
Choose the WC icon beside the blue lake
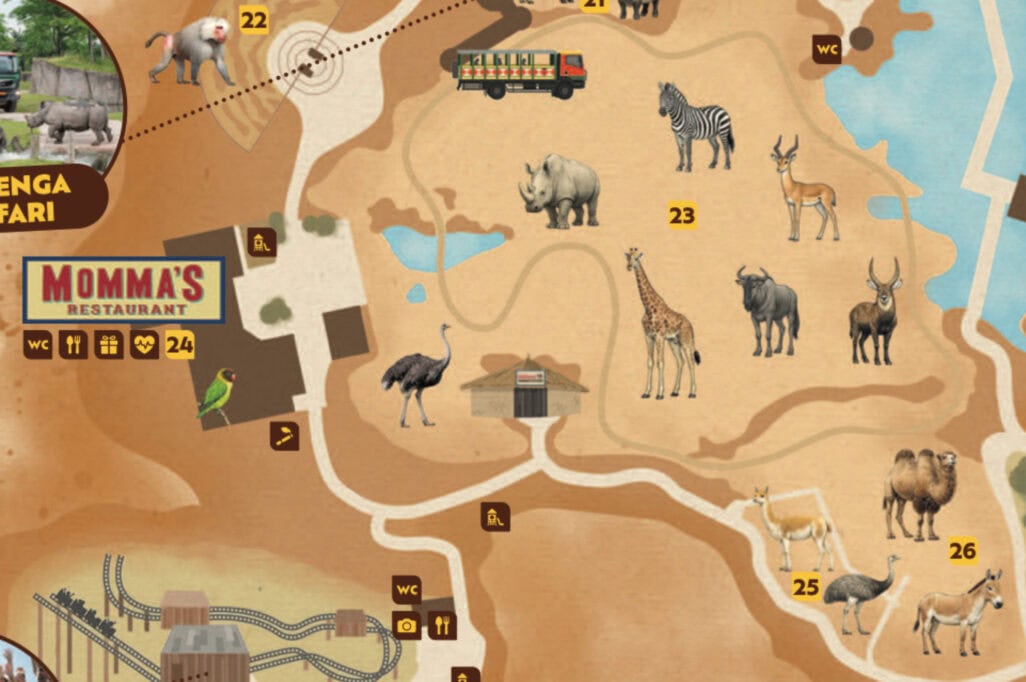(826, 49)
